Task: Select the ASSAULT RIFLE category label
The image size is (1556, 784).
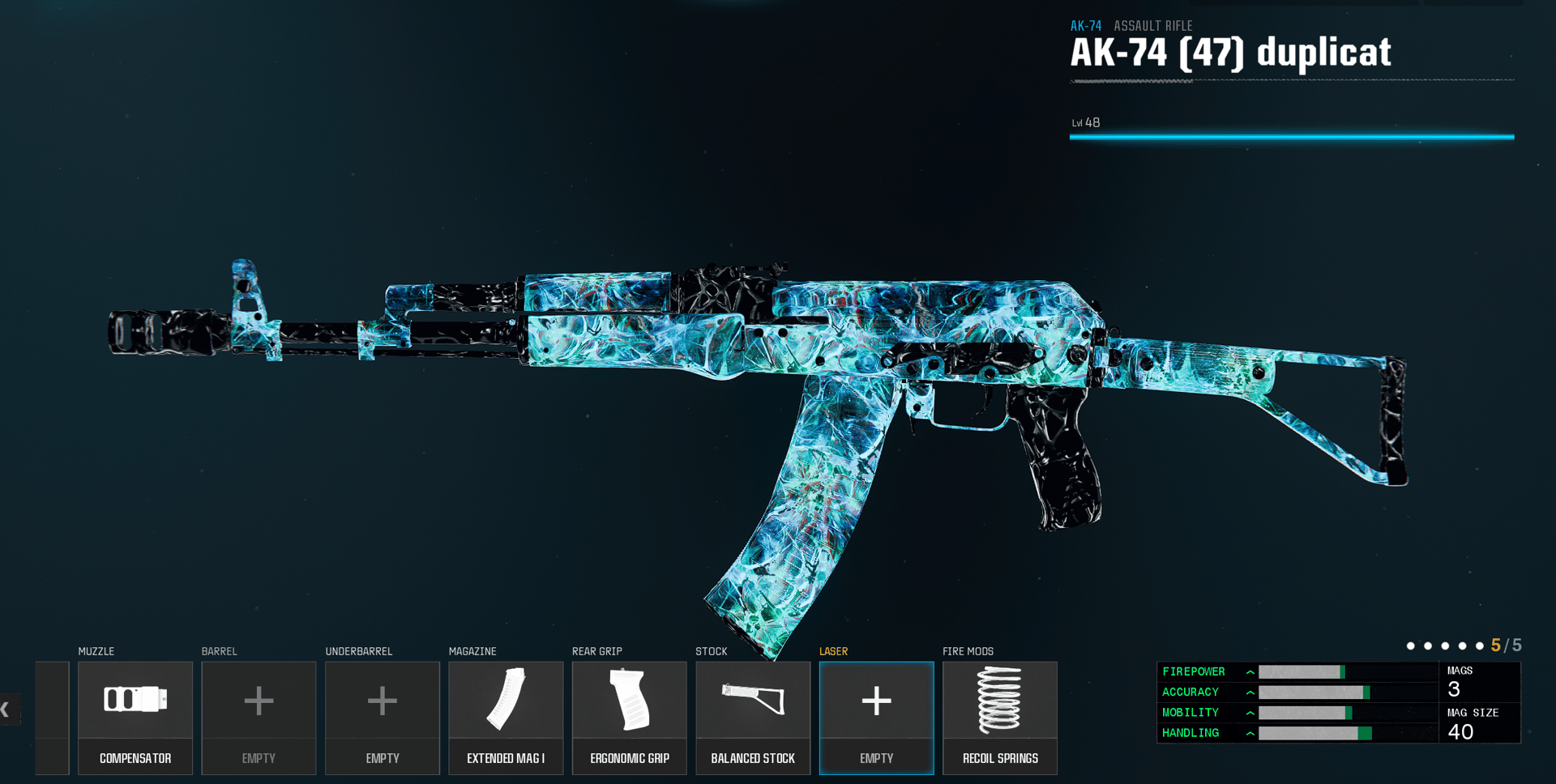Action: (x=1152, y=25)
